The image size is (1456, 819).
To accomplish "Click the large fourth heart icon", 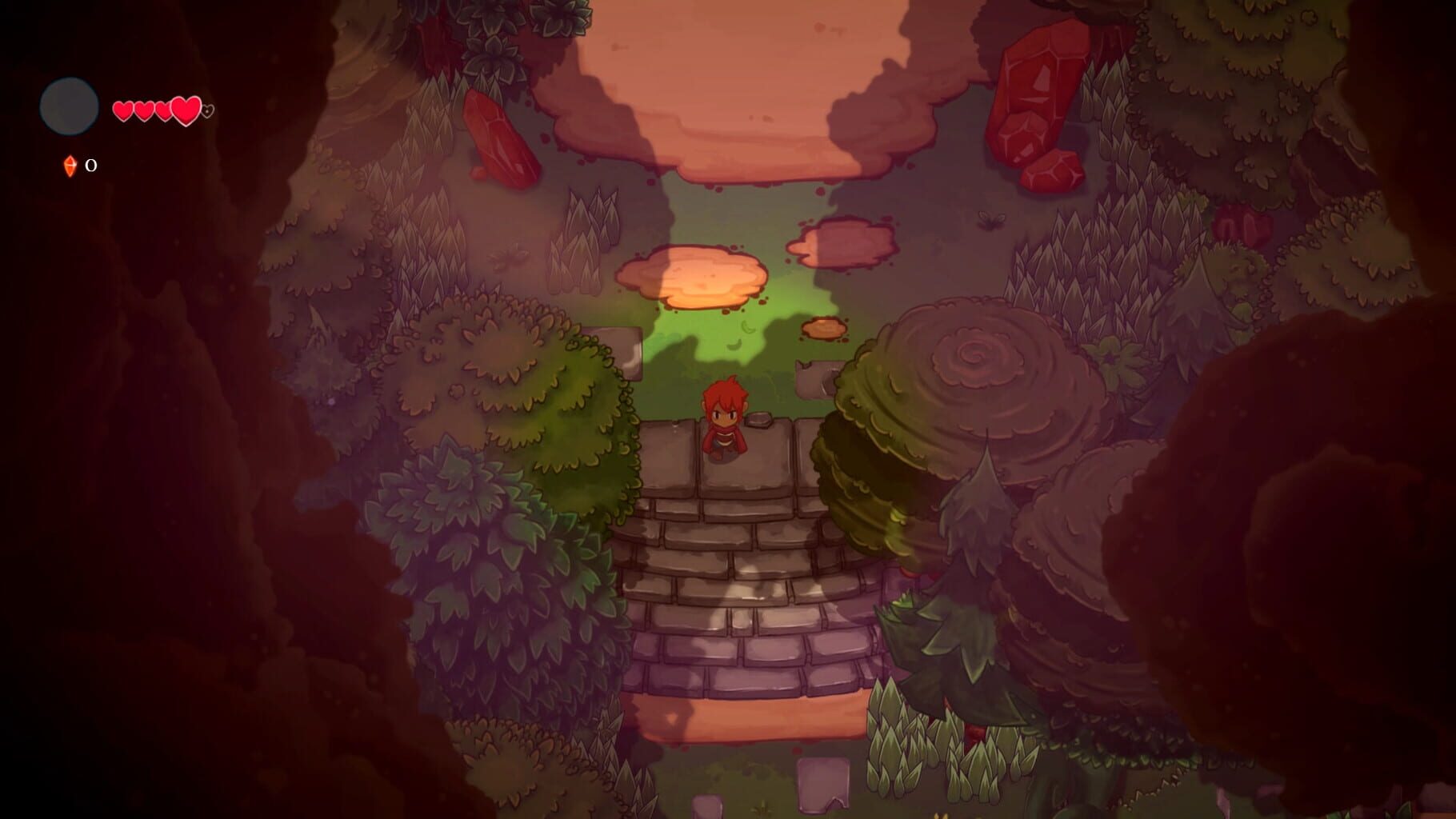I will (x=185, y=110).
